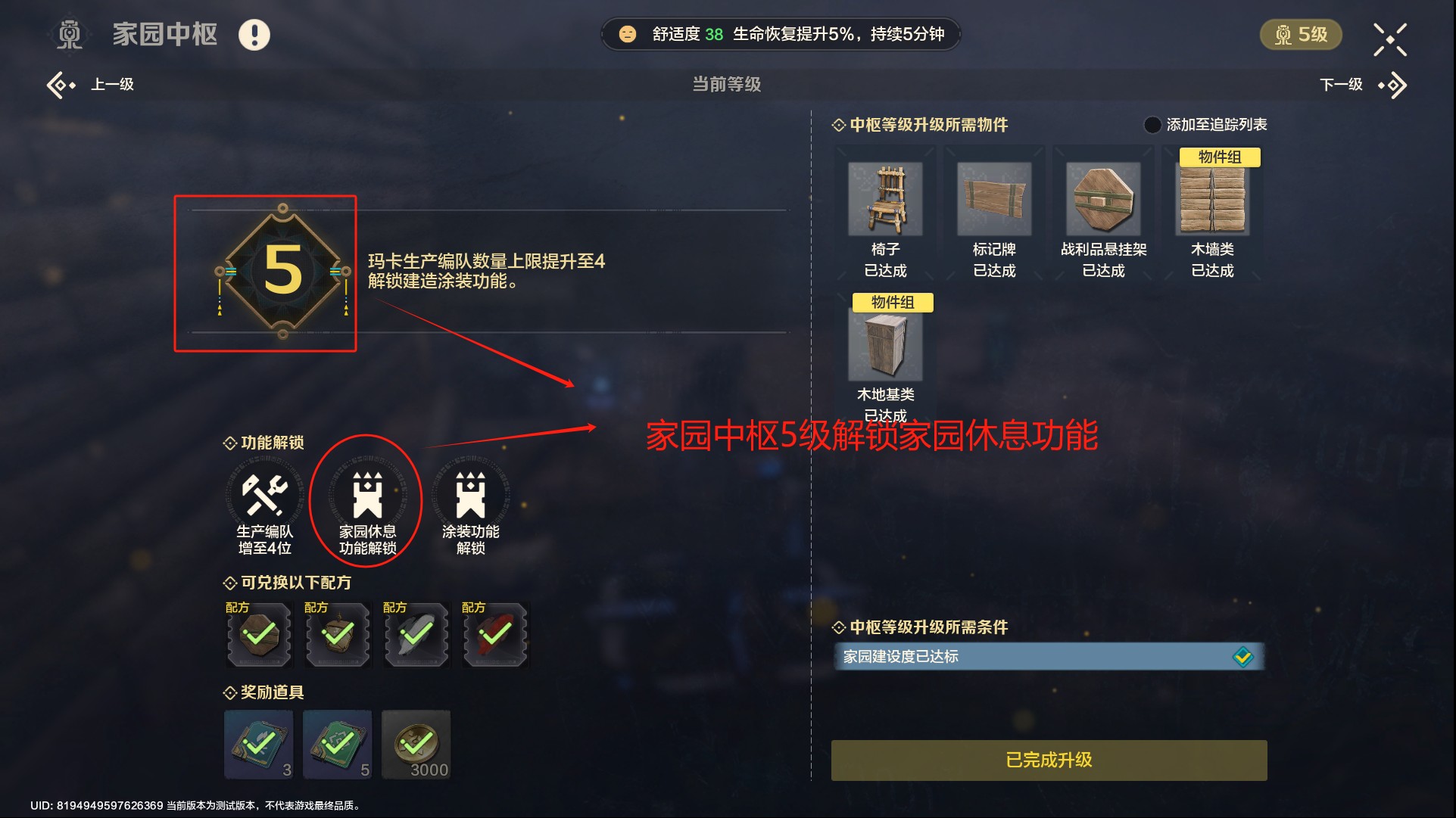Click the diamond check icon on 家园建设度已达标 bar
Screen dimensions: 1456x818
coord(1243,657)
